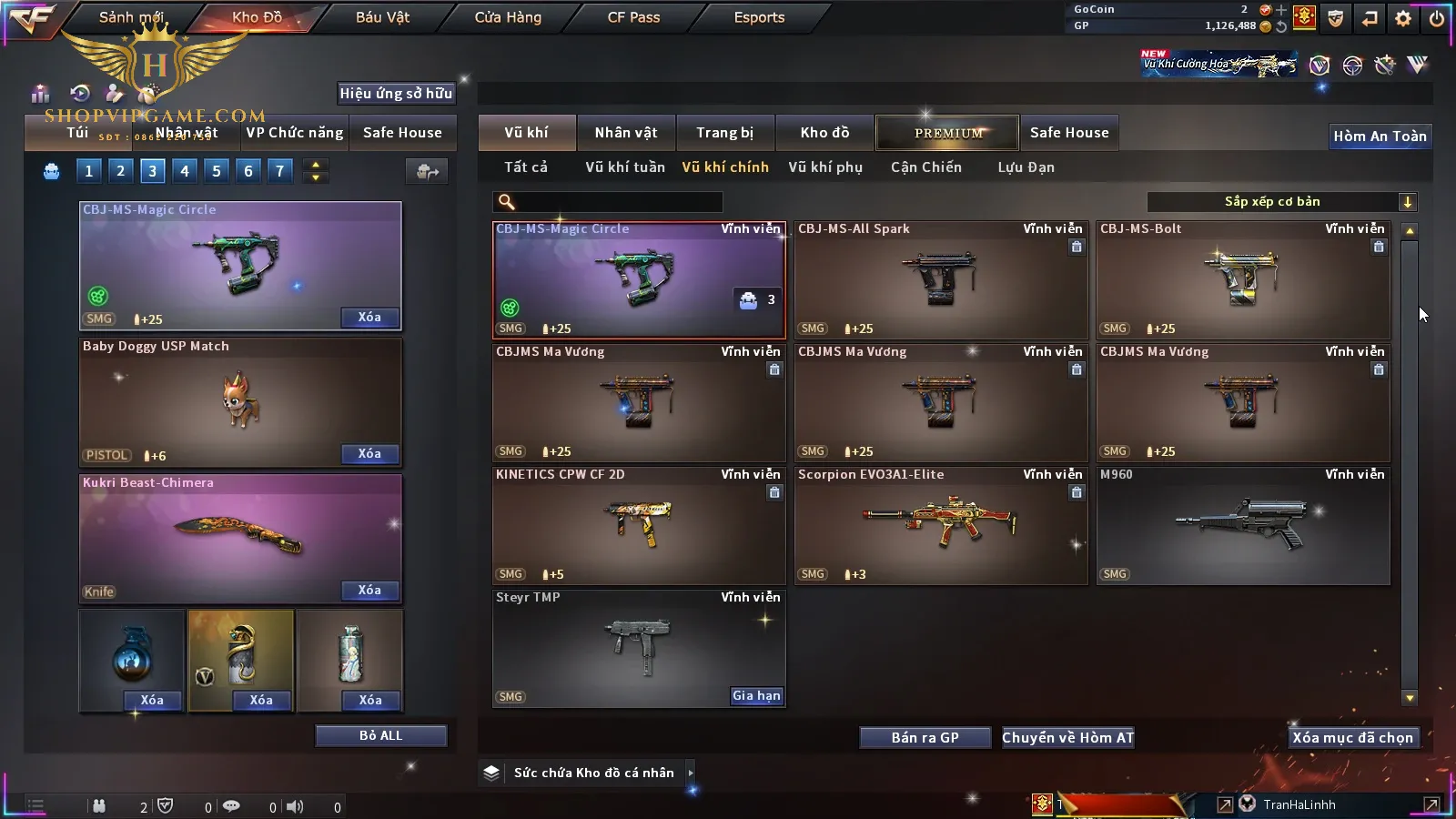
Task: Select bag slot number 5
Action: 217,171
